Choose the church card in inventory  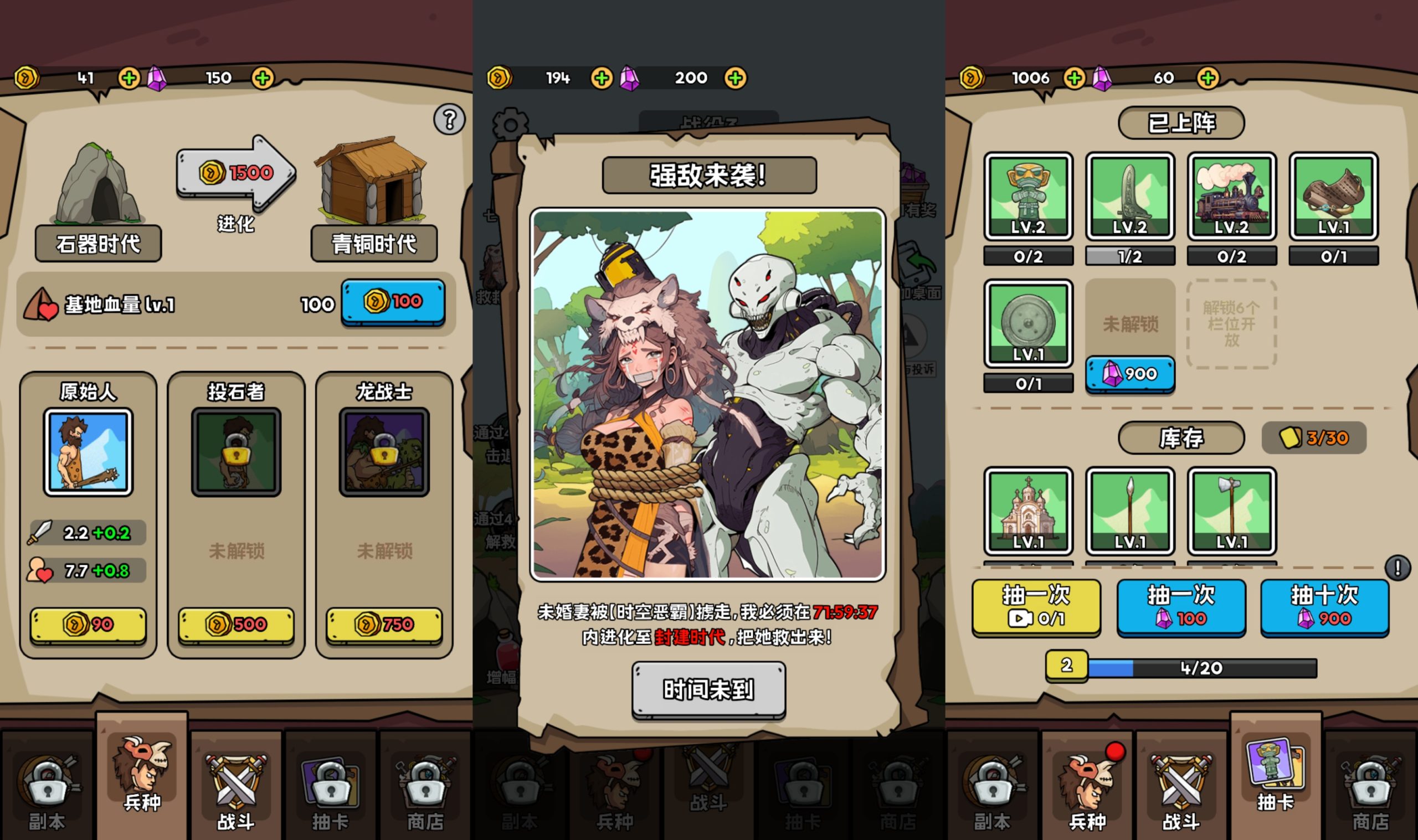pyautogui.click(x=1028, y=511)
